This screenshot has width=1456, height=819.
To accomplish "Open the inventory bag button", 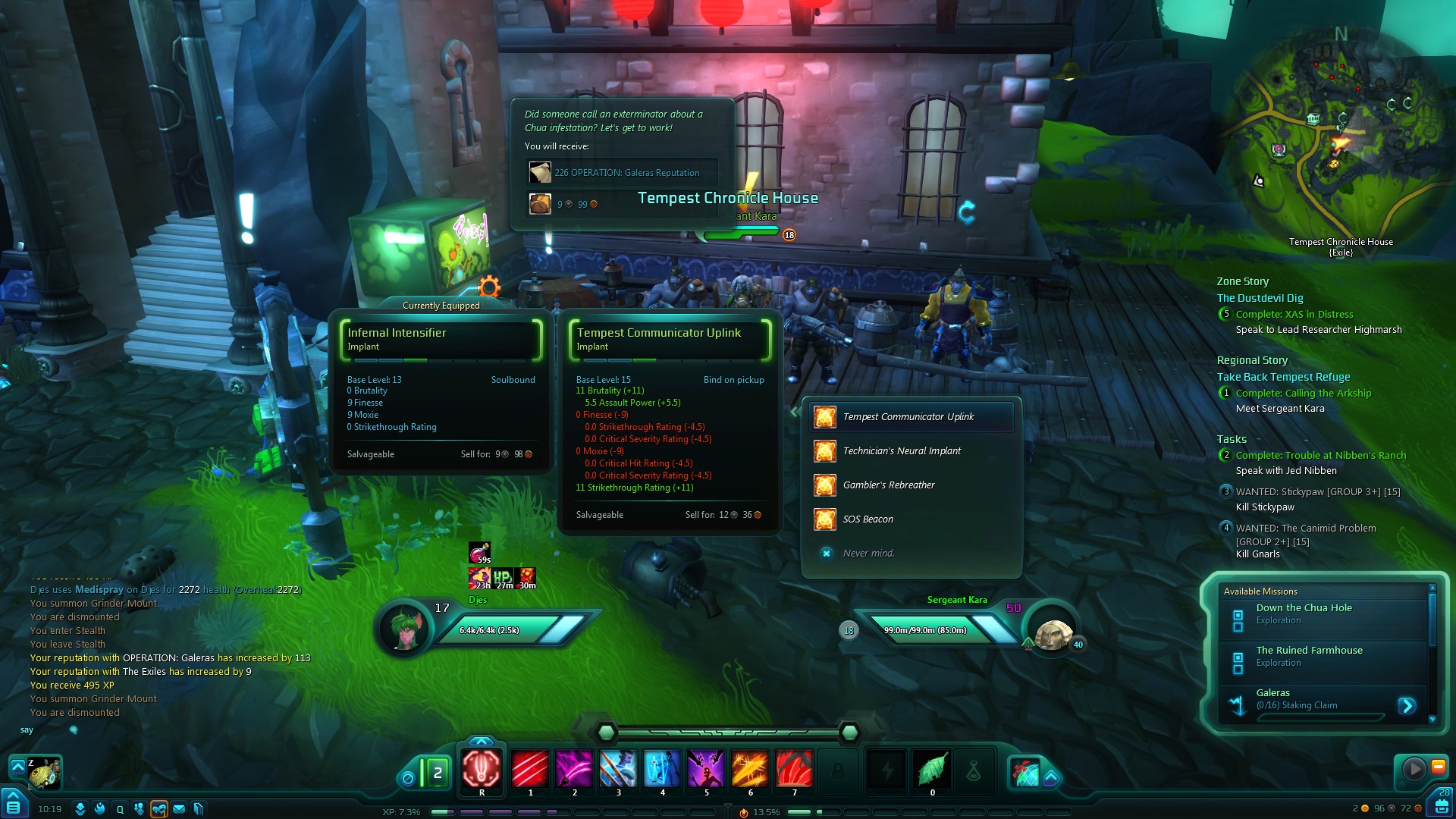I will point(1441,807).
